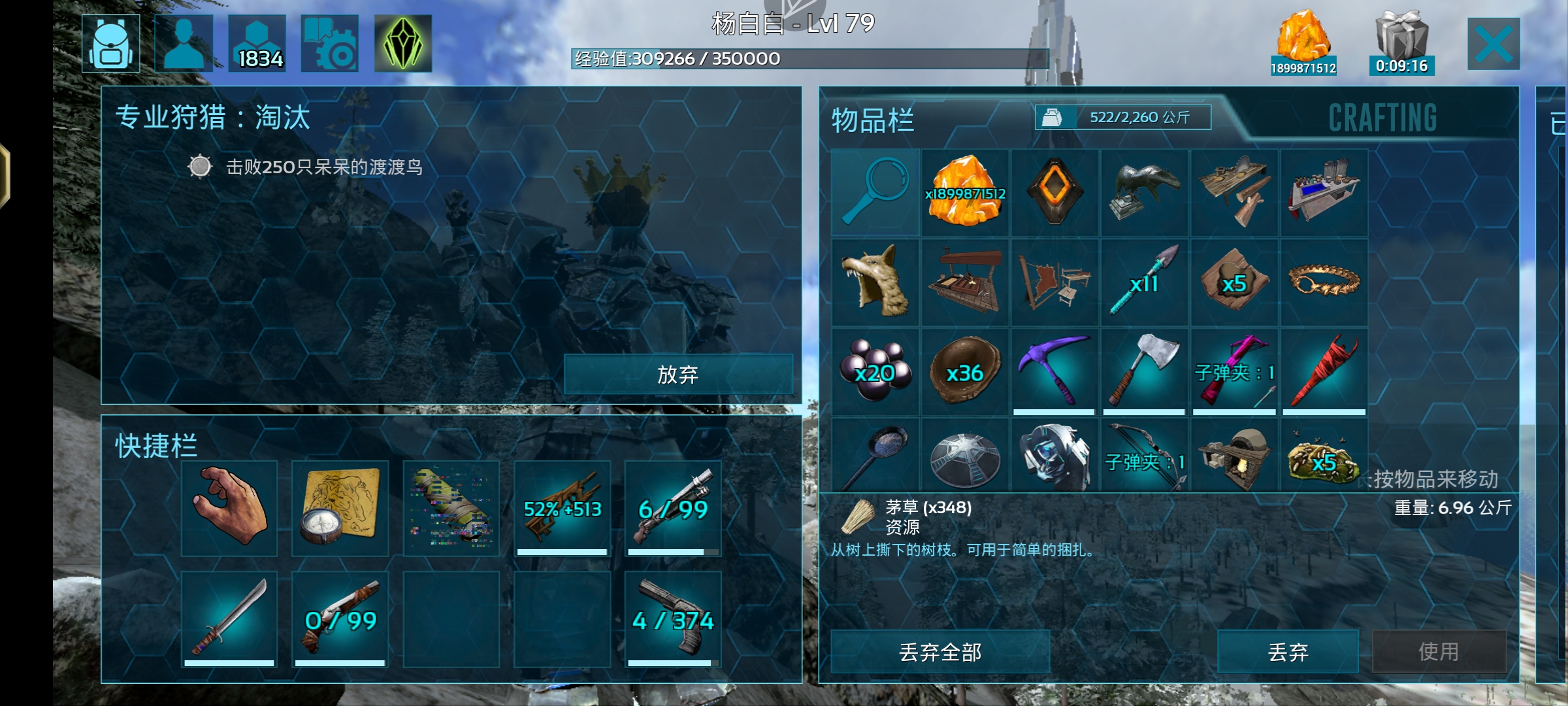Screen dimensions: 1568x706
Task: Open the backpack inventory tab
Action: point(110,44)
